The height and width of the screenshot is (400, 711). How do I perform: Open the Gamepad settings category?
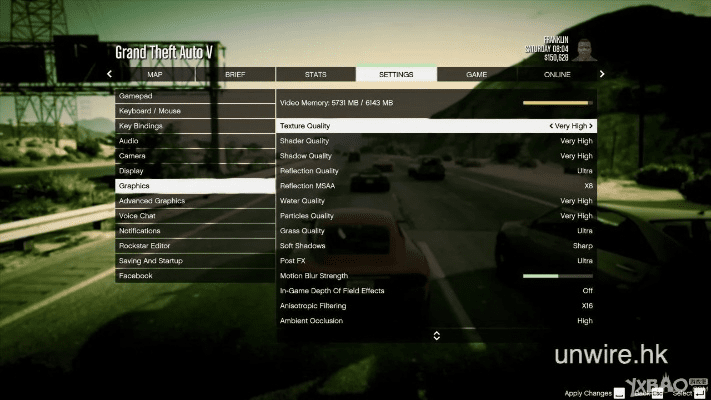click(x=195, y=96)
